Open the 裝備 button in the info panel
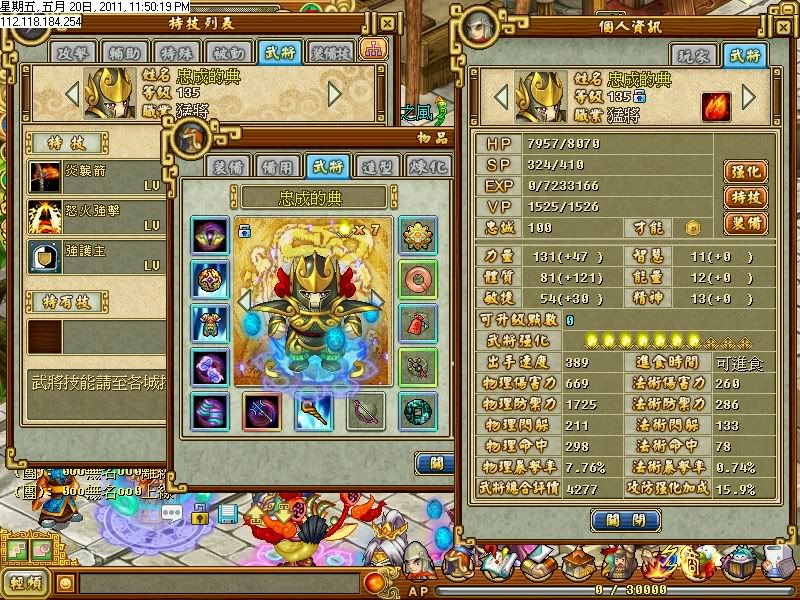 click(743, 223)
